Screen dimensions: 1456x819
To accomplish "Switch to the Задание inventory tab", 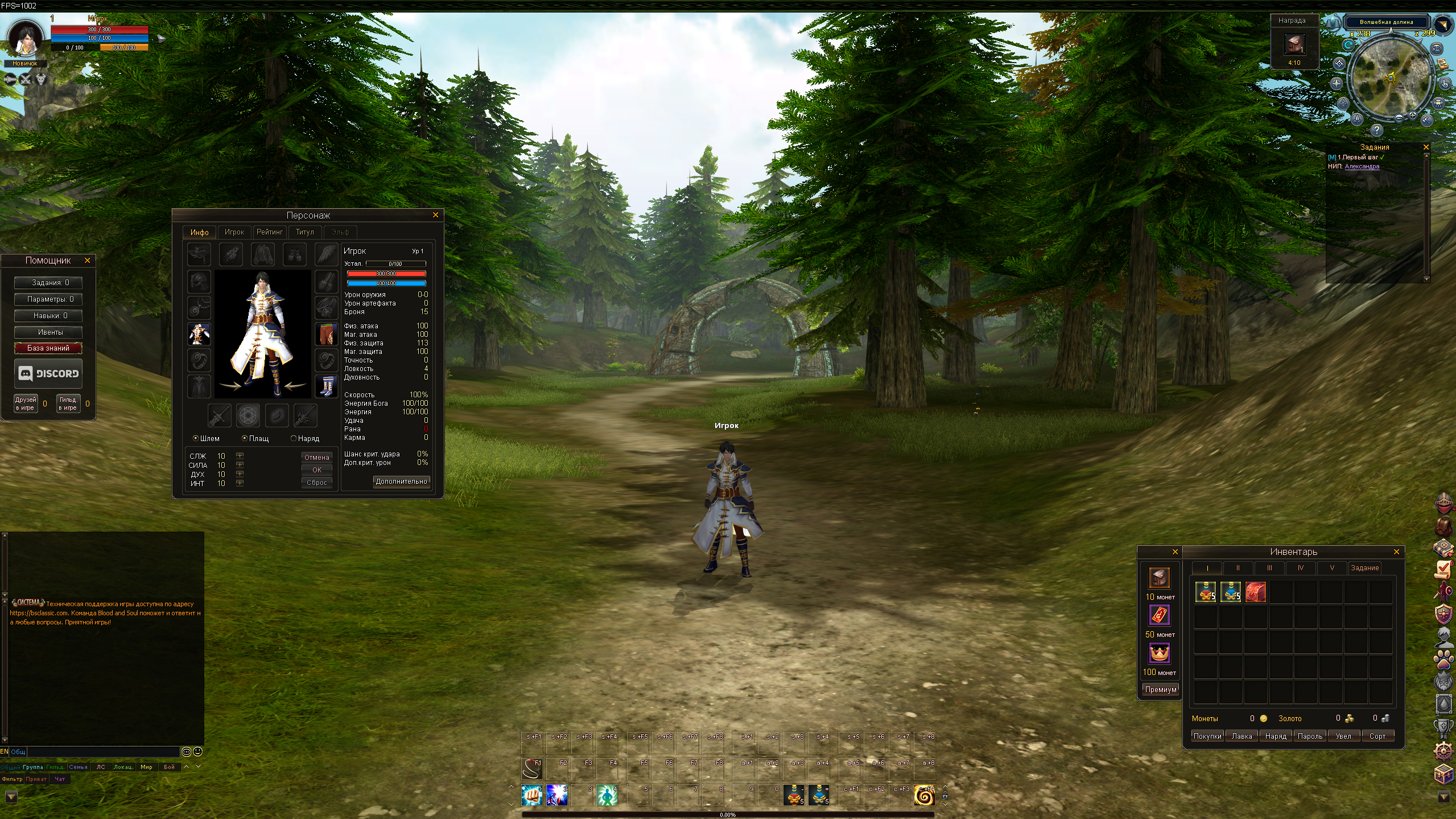I will click(1364, 567).
